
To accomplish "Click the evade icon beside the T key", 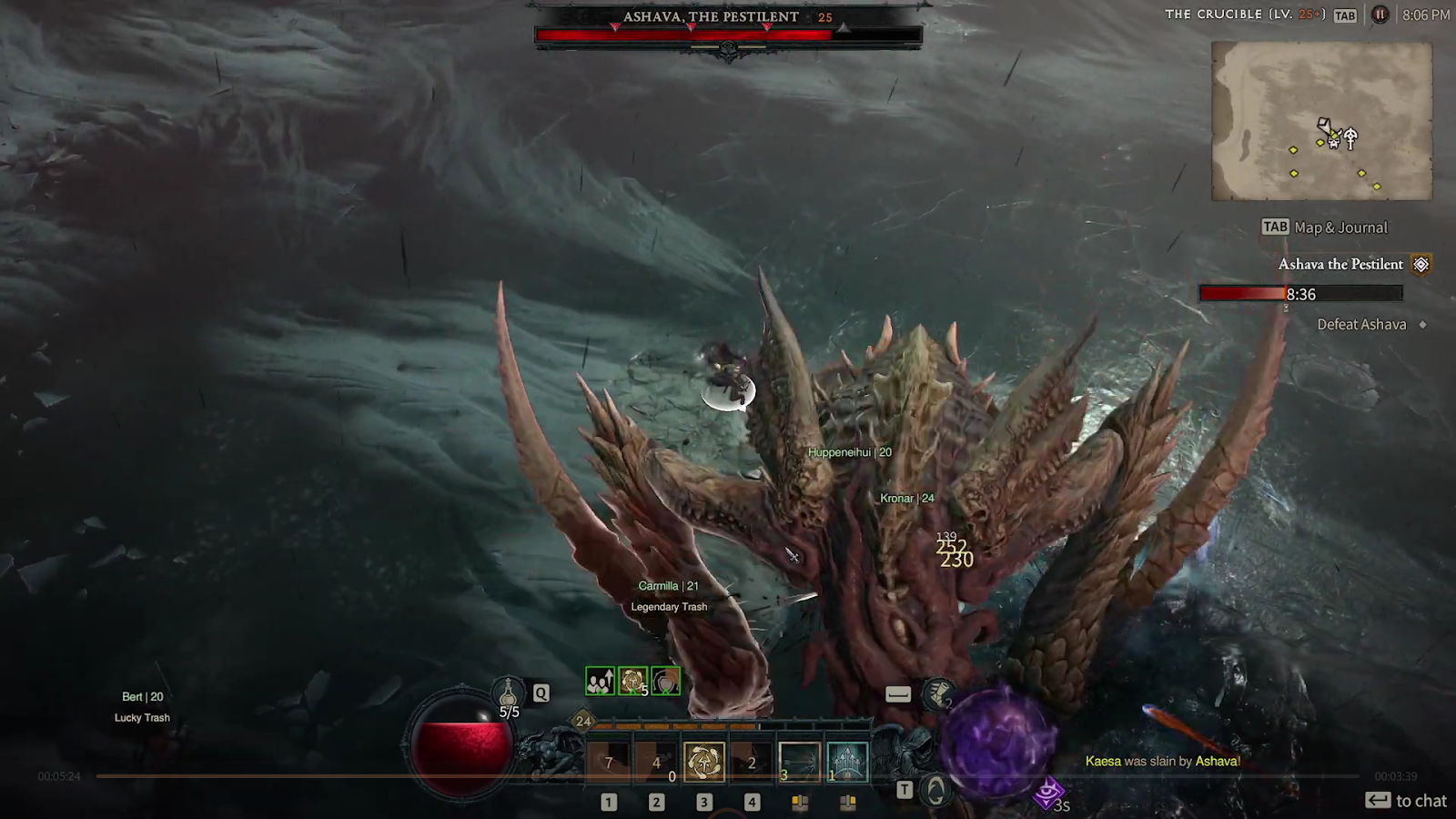I will (x=935, y=790).
